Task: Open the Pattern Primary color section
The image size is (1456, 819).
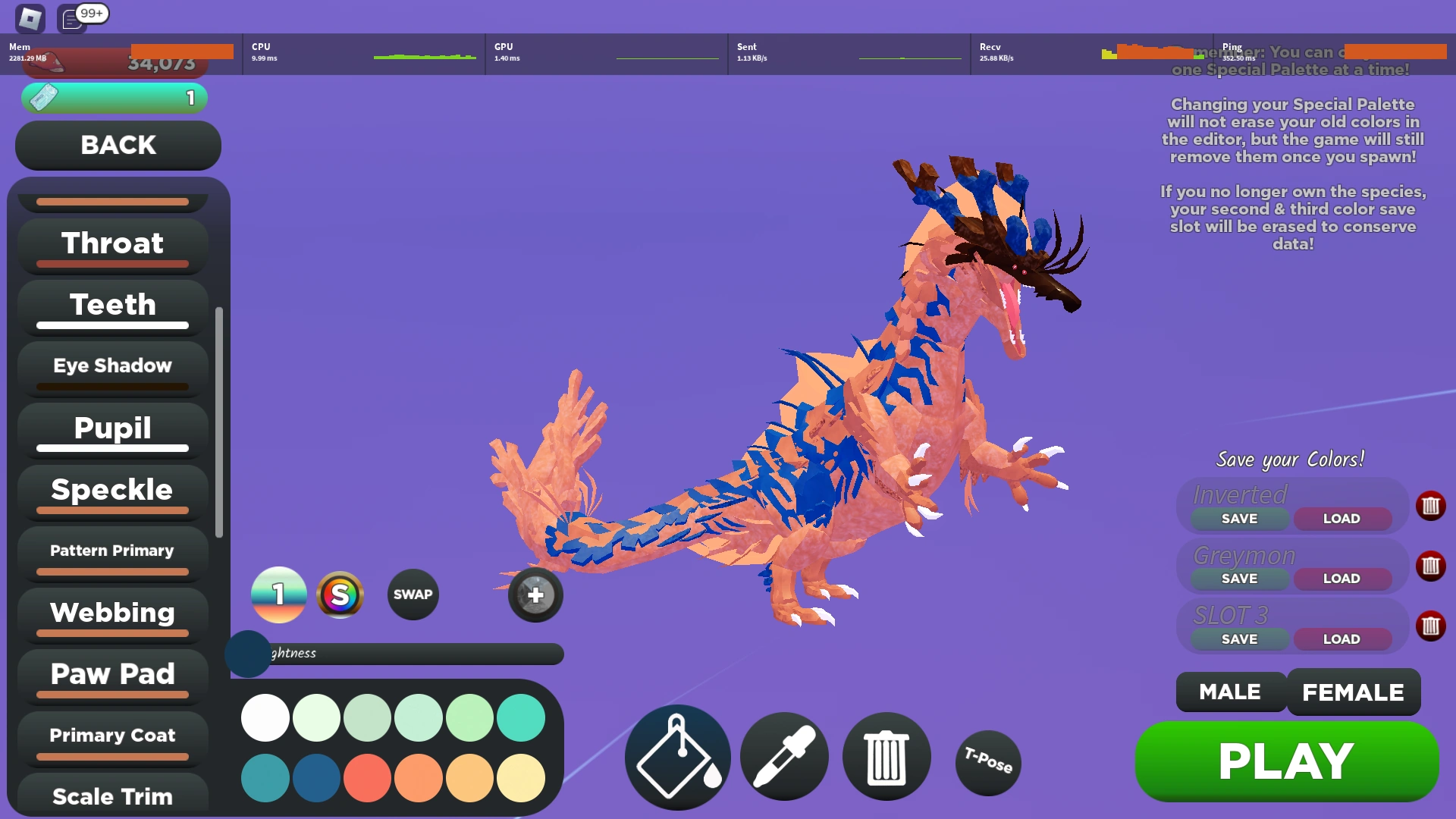Action: (x=111, y=551)
